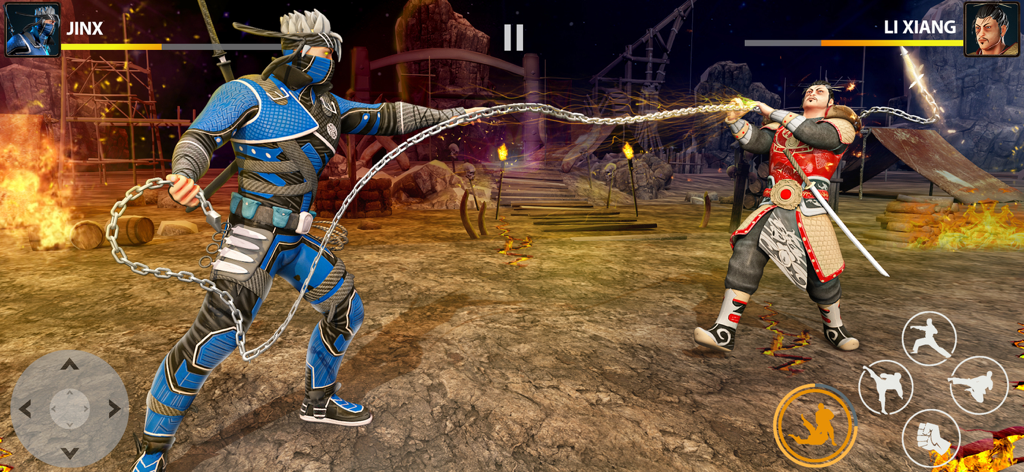Screen dimensions: 1024x472
Task: Activate the karate stance strike button
Action: click(x=929, y=338)
